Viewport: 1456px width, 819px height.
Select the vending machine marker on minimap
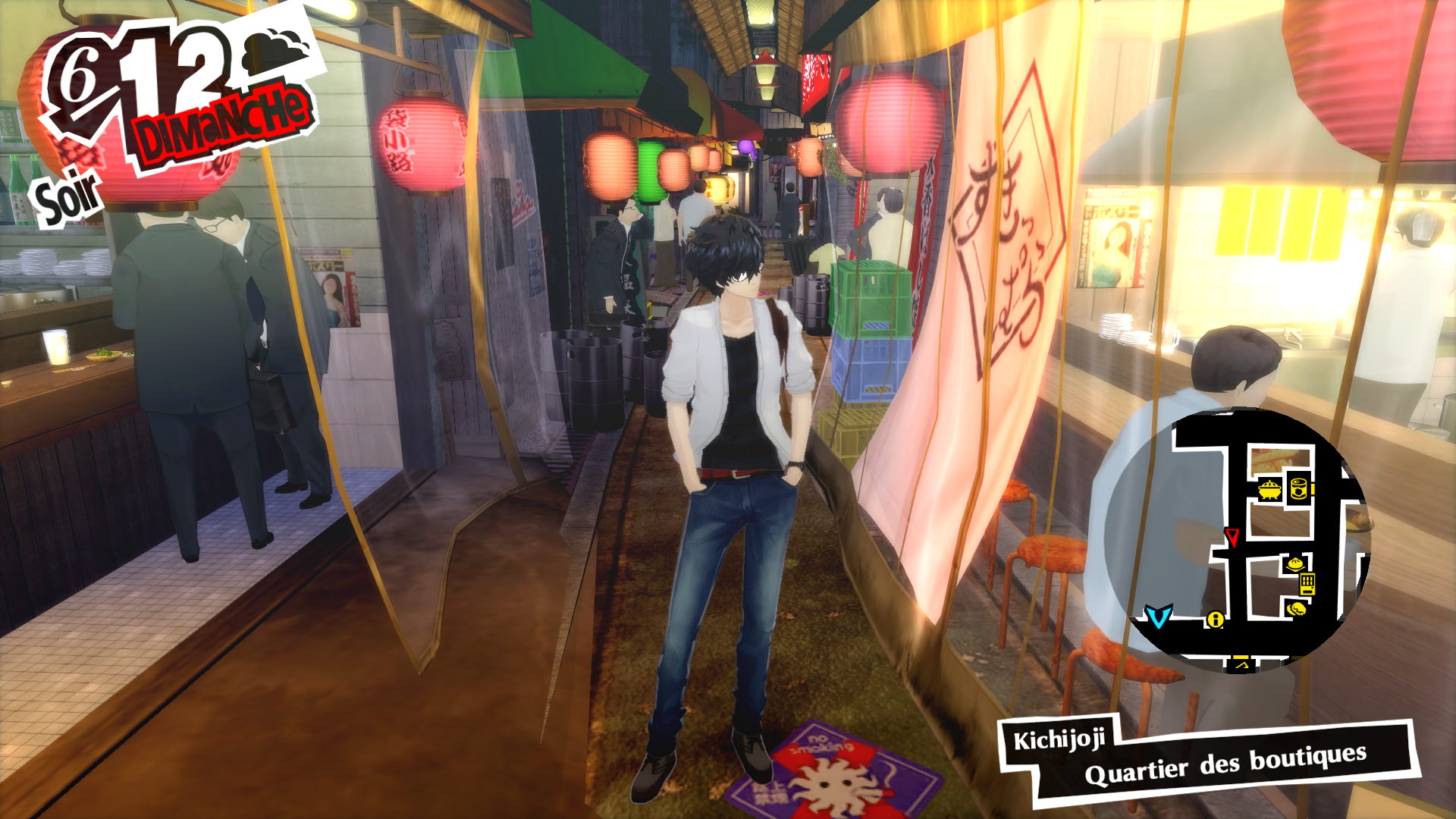[1307, 584]
